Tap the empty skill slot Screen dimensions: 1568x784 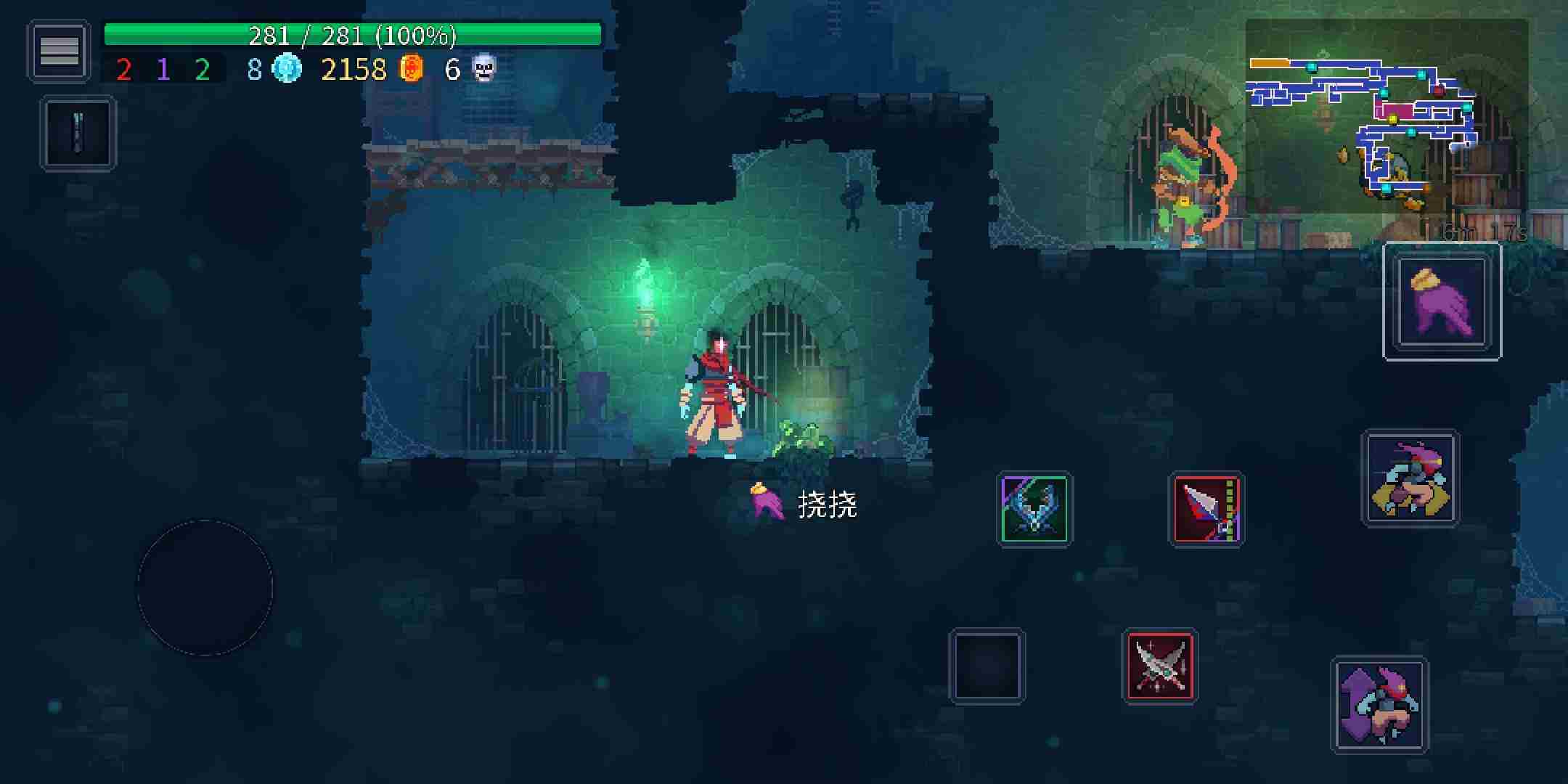click(987, 666)
